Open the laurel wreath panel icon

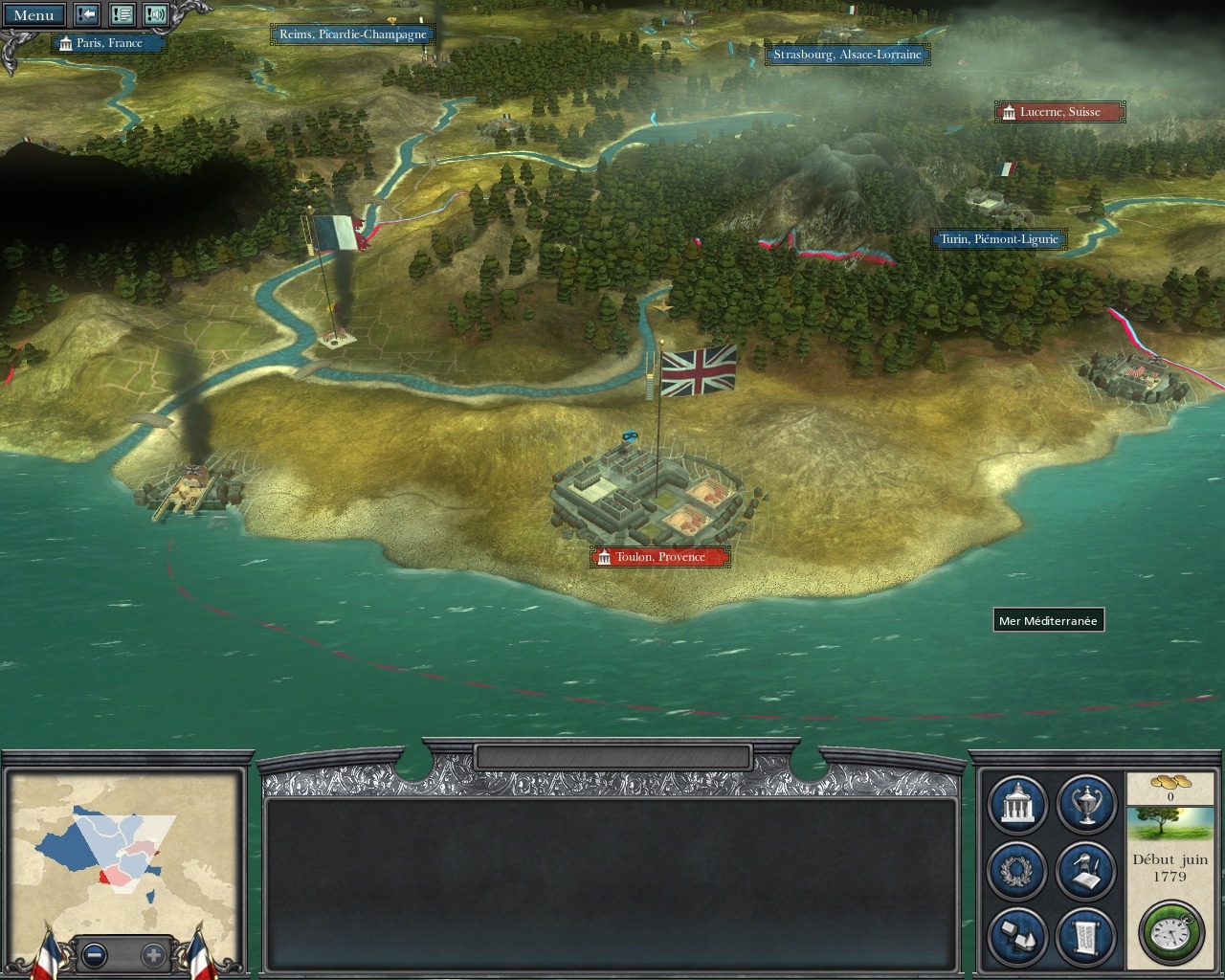[x=1016, y=870]
